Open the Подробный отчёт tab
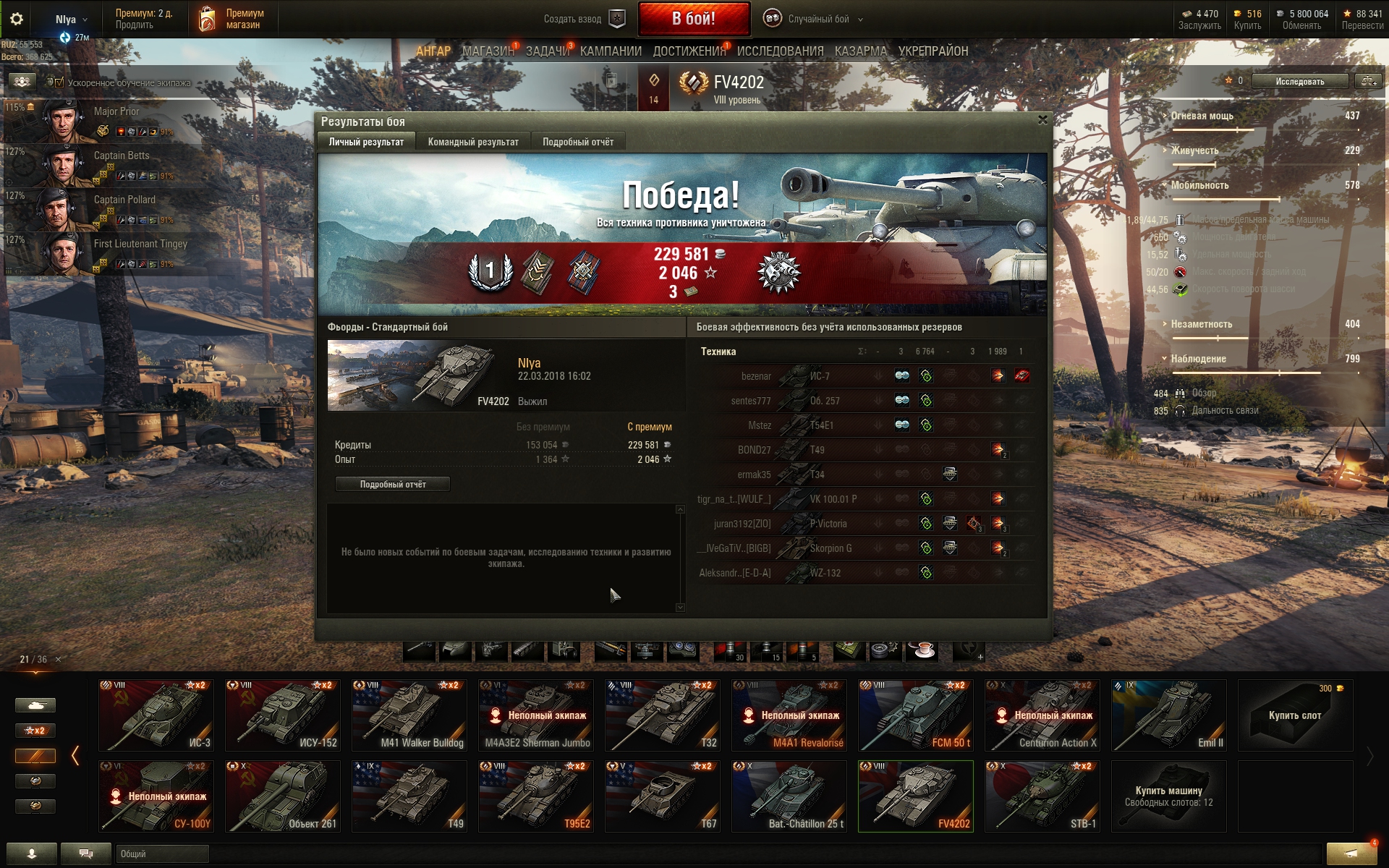The height and width of the screenshot is (868, 1389). 578,142
